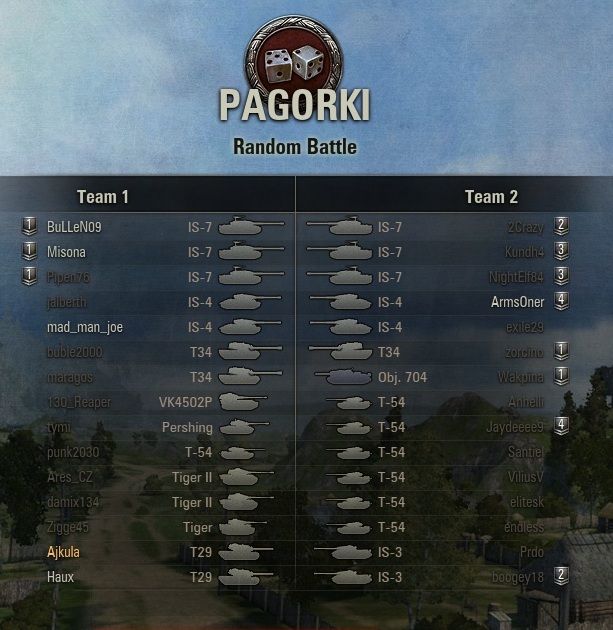Click the Pagorki map dice emblem
Image resolution: width=613 pixels, height=630 pixels.
(294, 64)
